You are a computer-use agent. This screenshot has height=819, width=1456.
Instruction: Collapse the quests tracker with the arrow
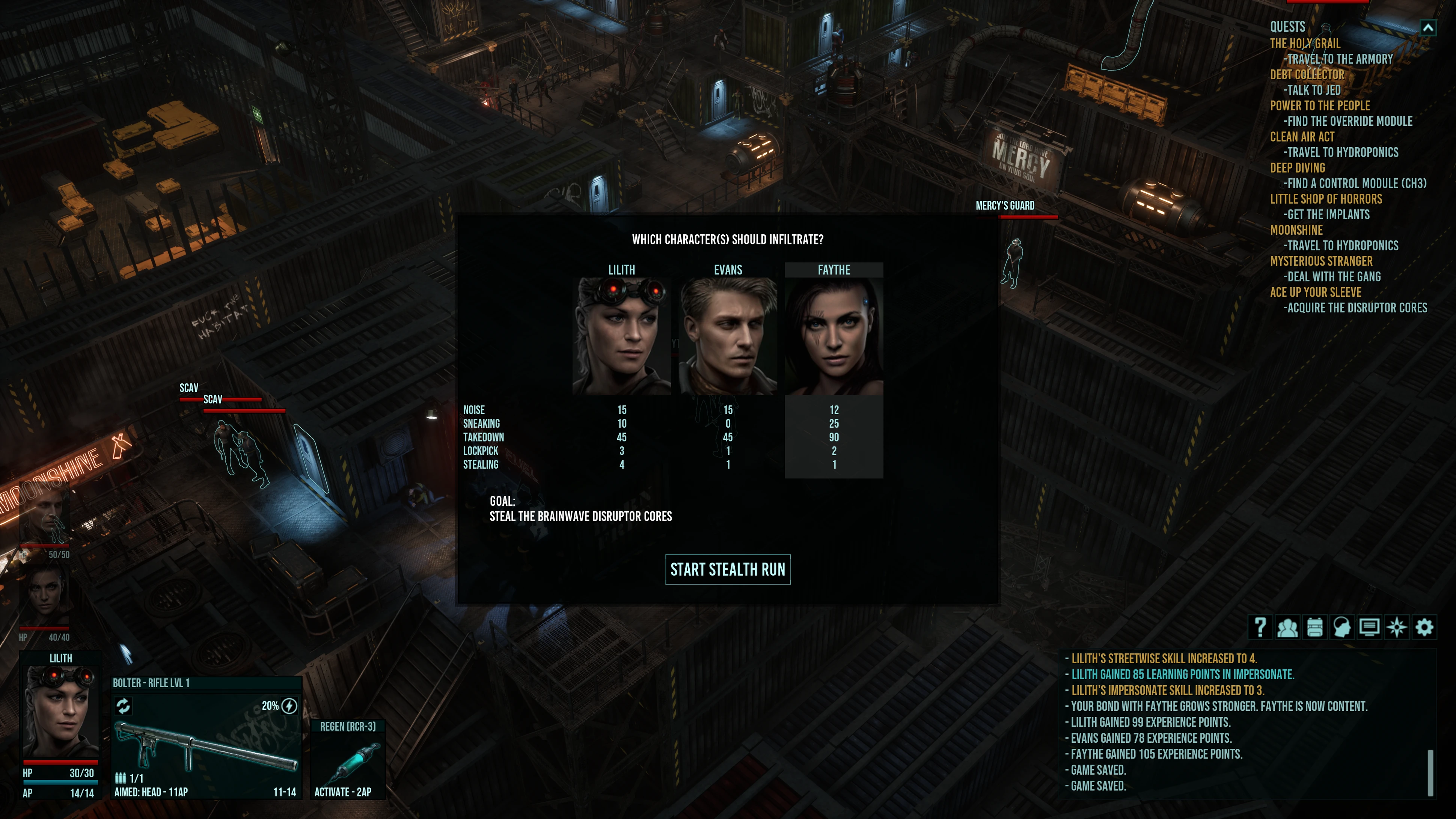(x=1428, y=27)
